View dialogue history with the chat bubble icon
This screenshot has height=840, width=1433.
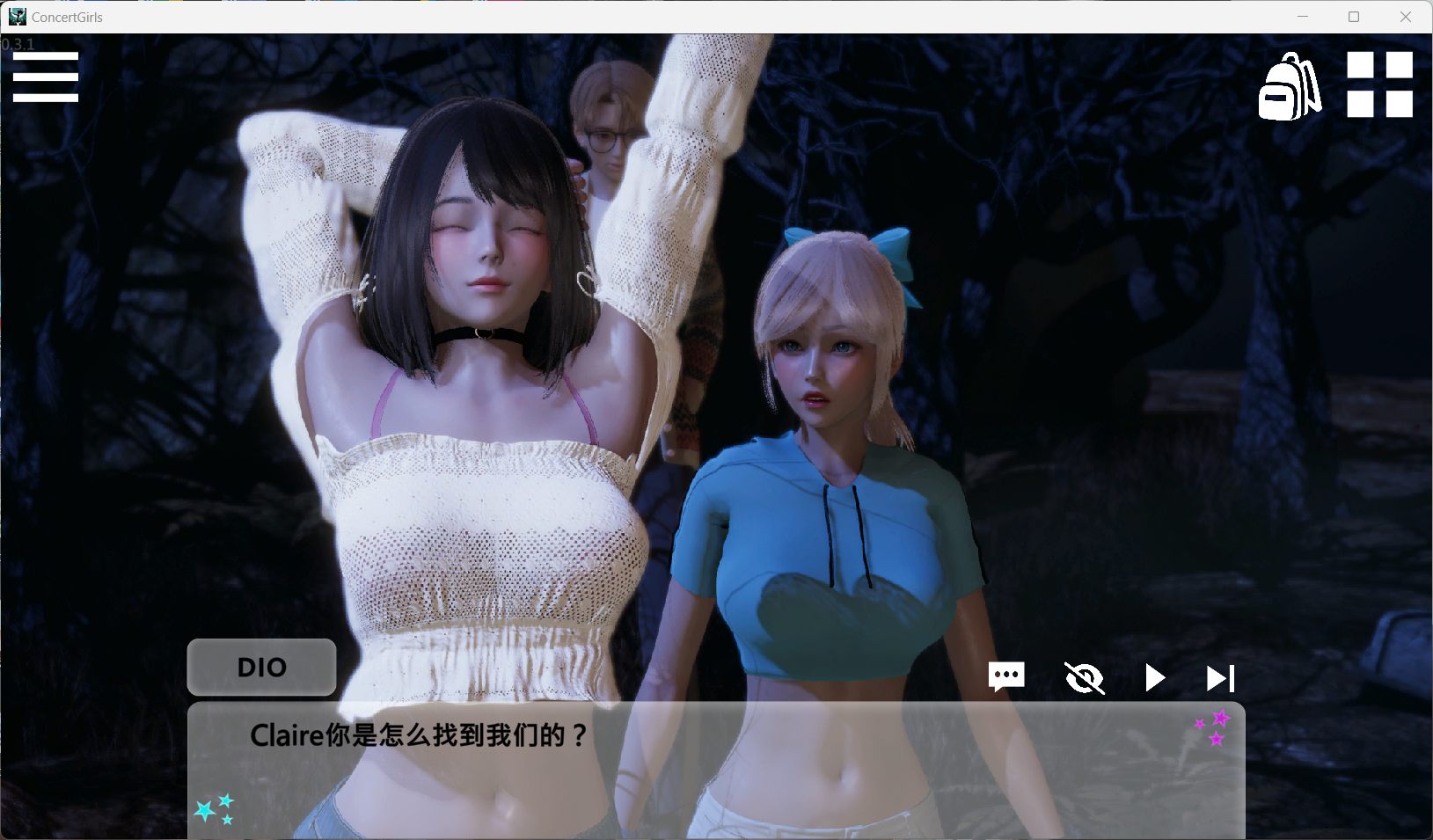click(x=1005, y=676)
